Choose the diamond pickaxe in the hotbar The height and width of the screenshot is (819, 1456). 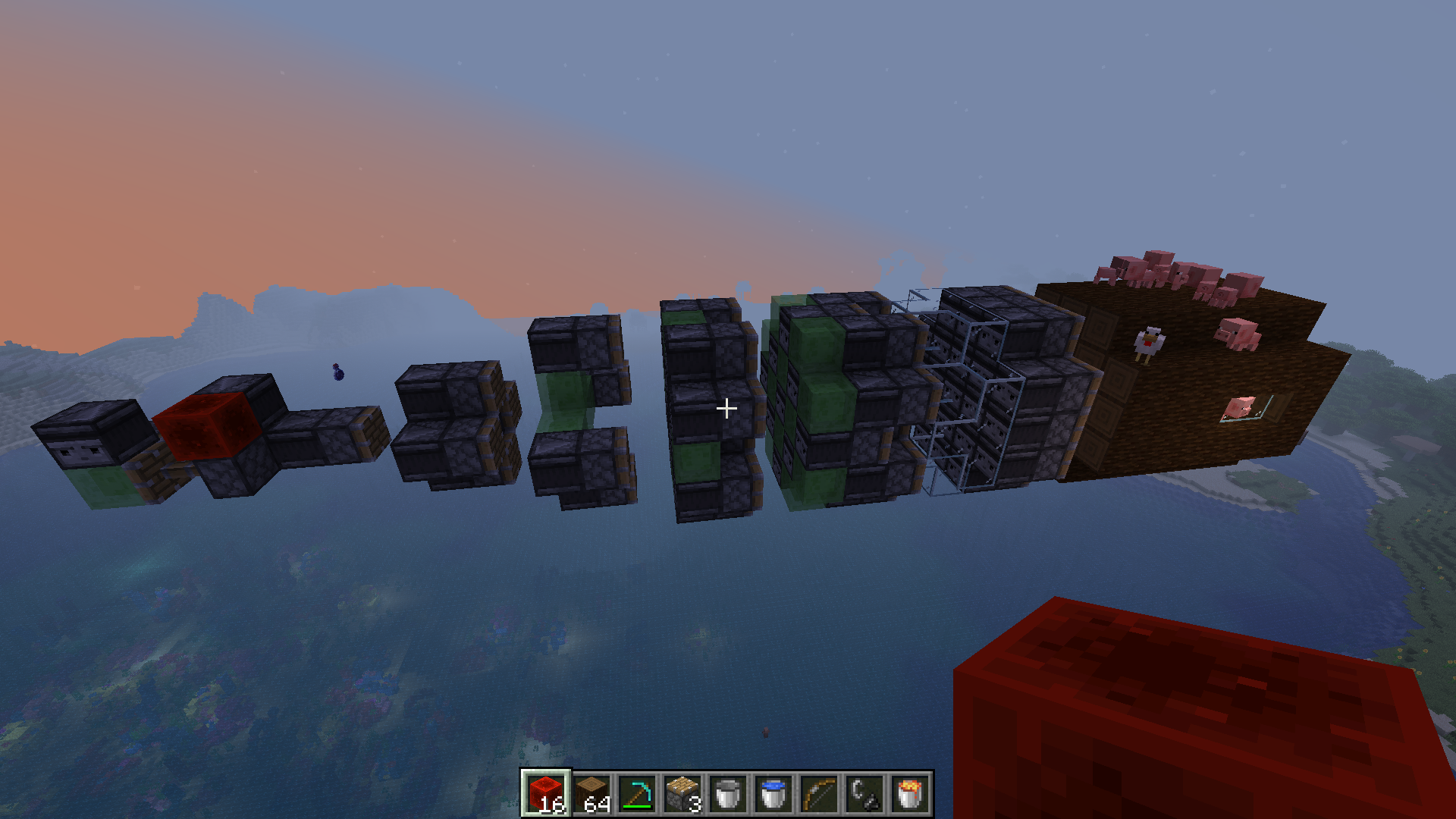[x=636, y=794]
